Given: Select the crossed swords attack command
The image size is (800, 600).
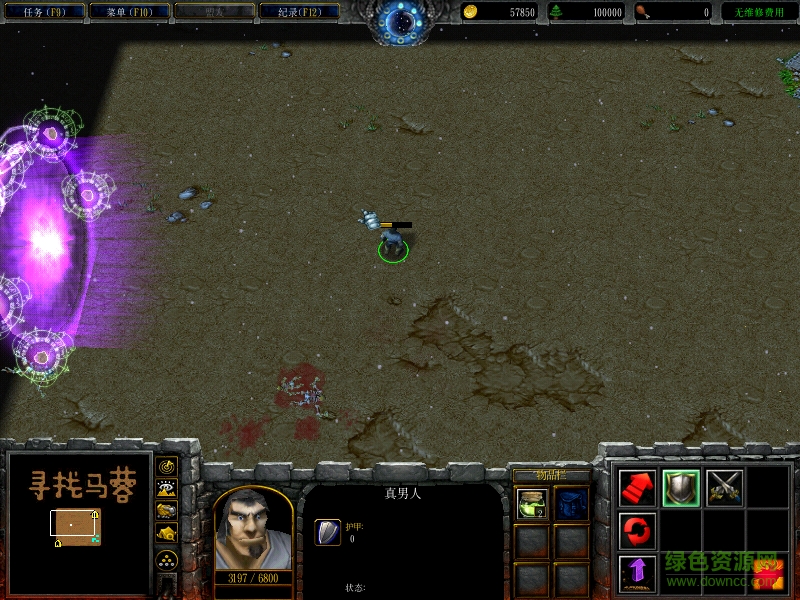Looking at the screenshot, I should [x=724, y=487].
